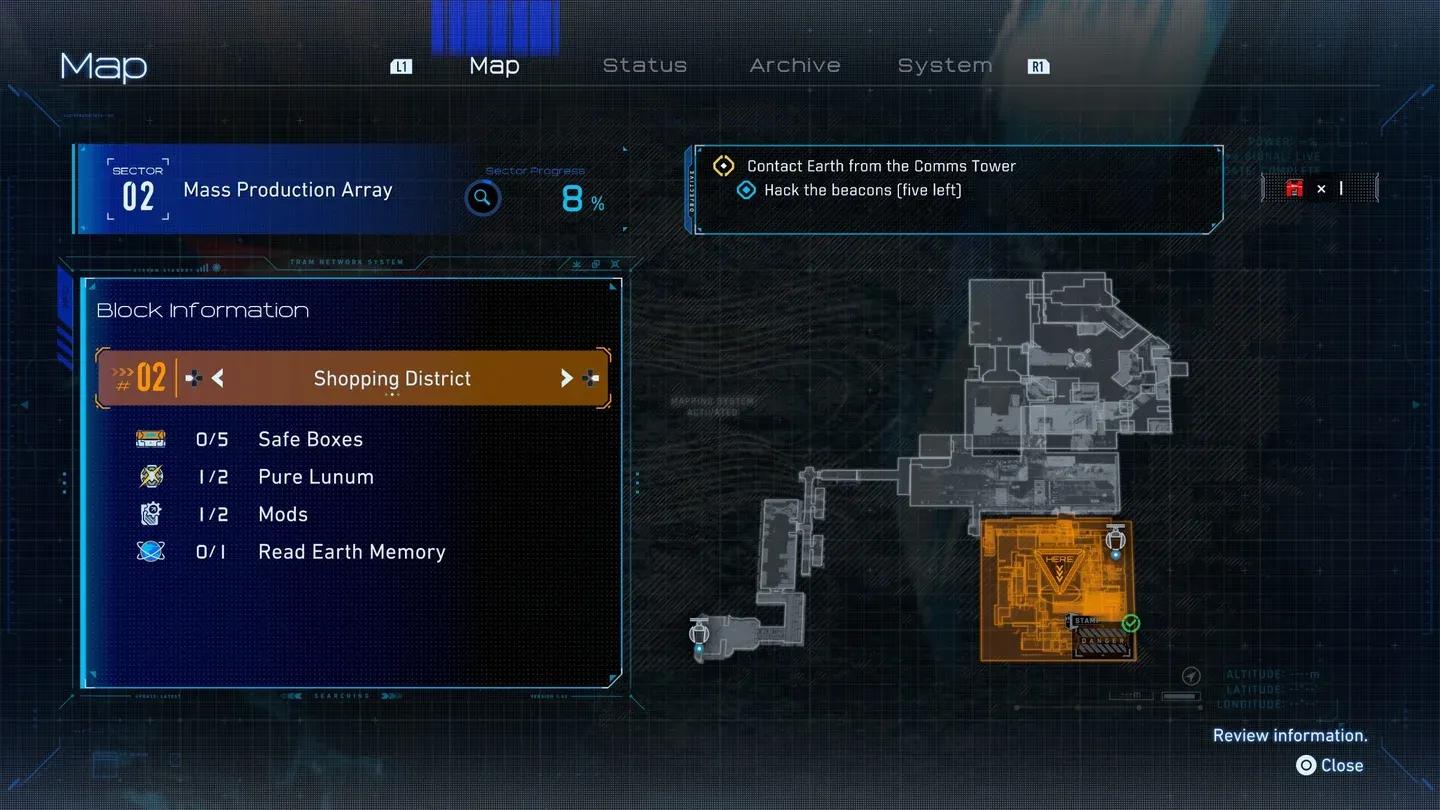Click the Mods icon in Block Information
The width and height of the screenshot is (1440, 810).
point(150,514)
